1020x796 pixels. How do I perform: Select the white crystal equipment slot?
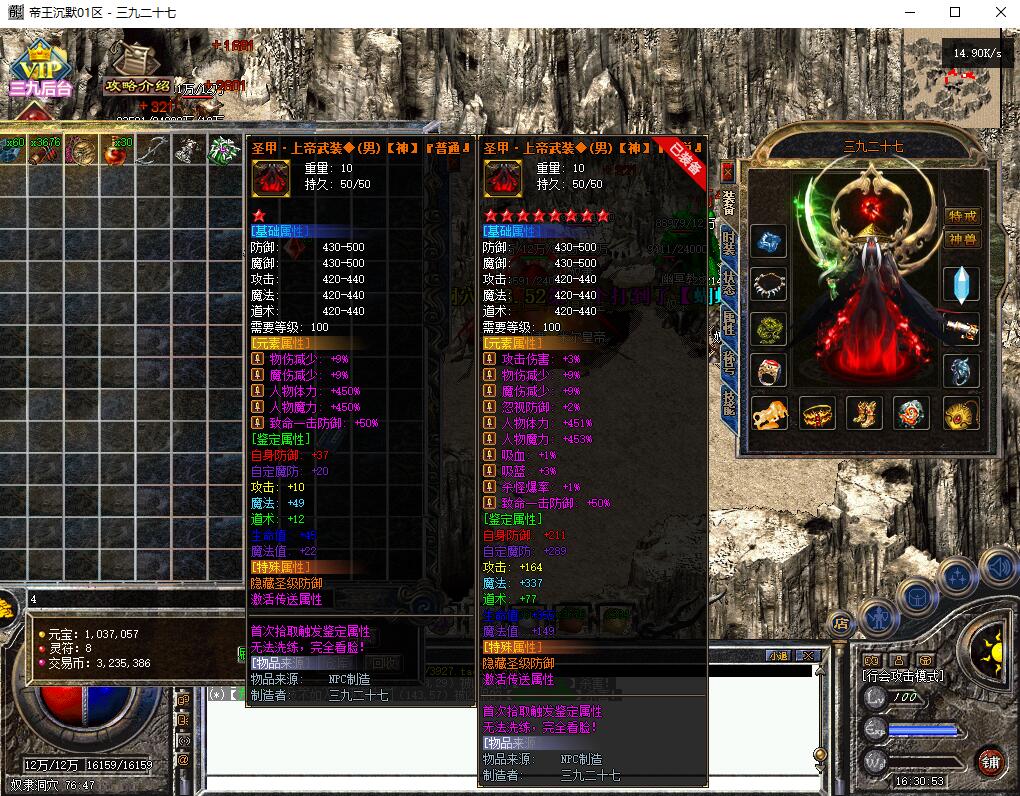tap(961, 285)
